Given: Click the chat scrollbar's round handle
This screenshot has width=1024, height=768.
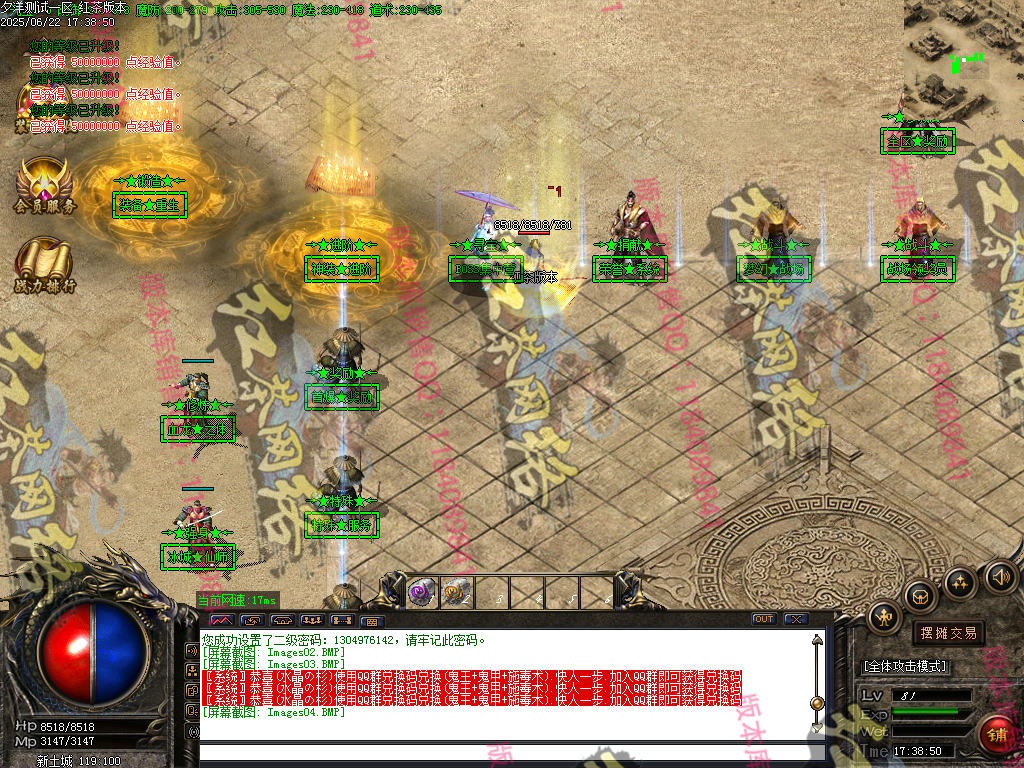Looking at the screenshot, I should point(817,703).
